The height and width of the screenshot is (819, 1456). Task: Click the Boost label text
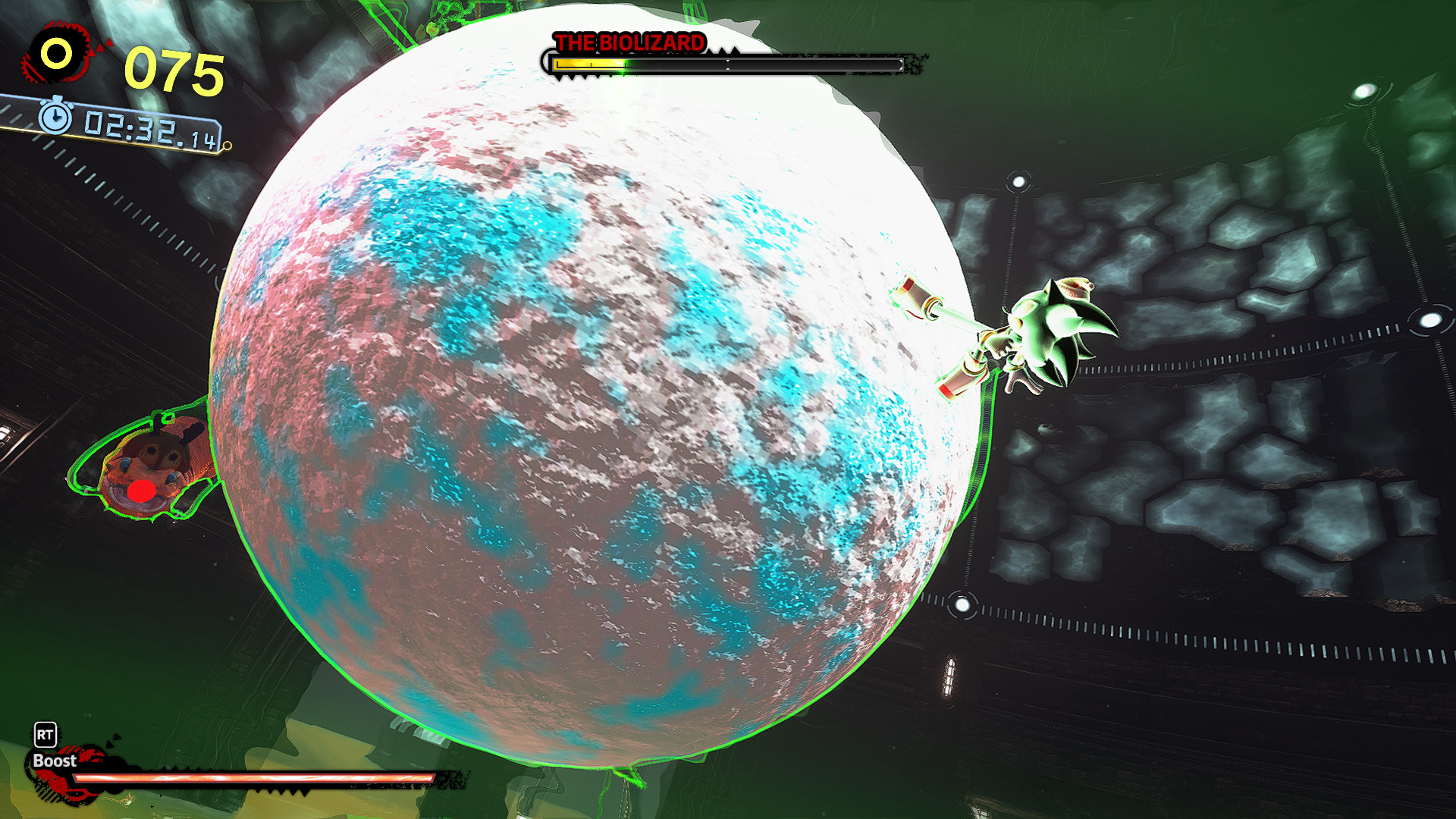coord(55,761)
